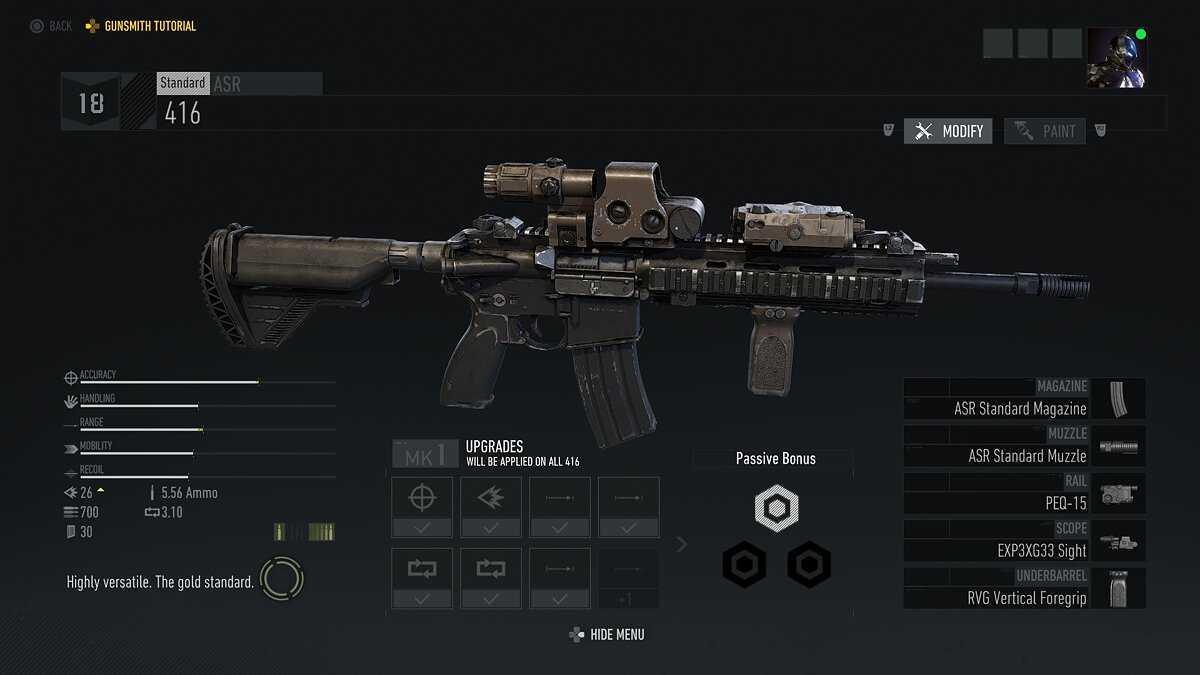This screenshot has height=675, width=1200.
Task: Open the Modify weapon tab
Action: (948, 131)
